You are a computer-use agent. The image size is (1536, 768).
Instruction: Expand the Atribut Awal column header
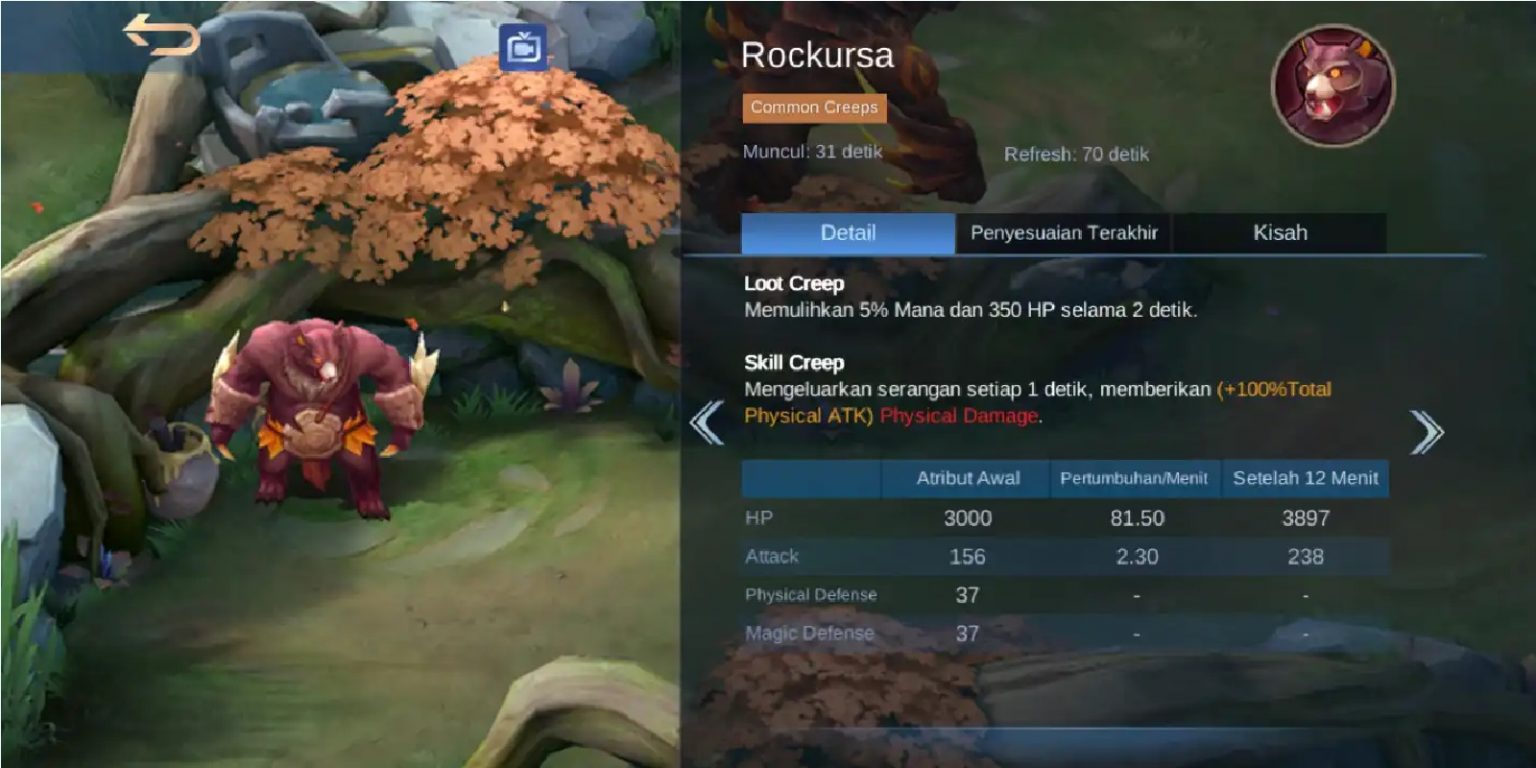click(x=966, y=479)
